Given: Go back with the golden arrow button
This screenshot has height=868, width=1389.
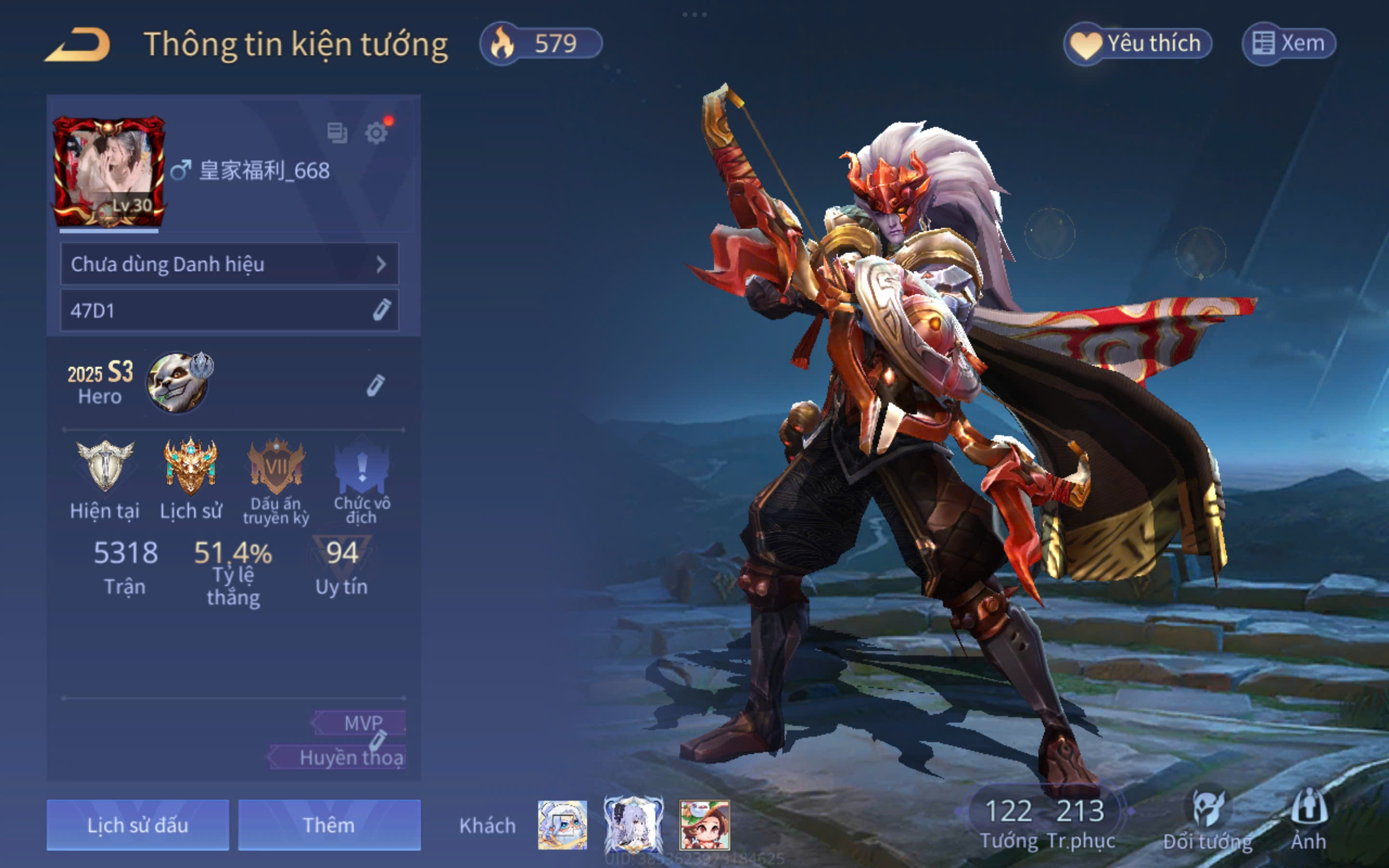Looking at the screenshot, I should 78,44.
